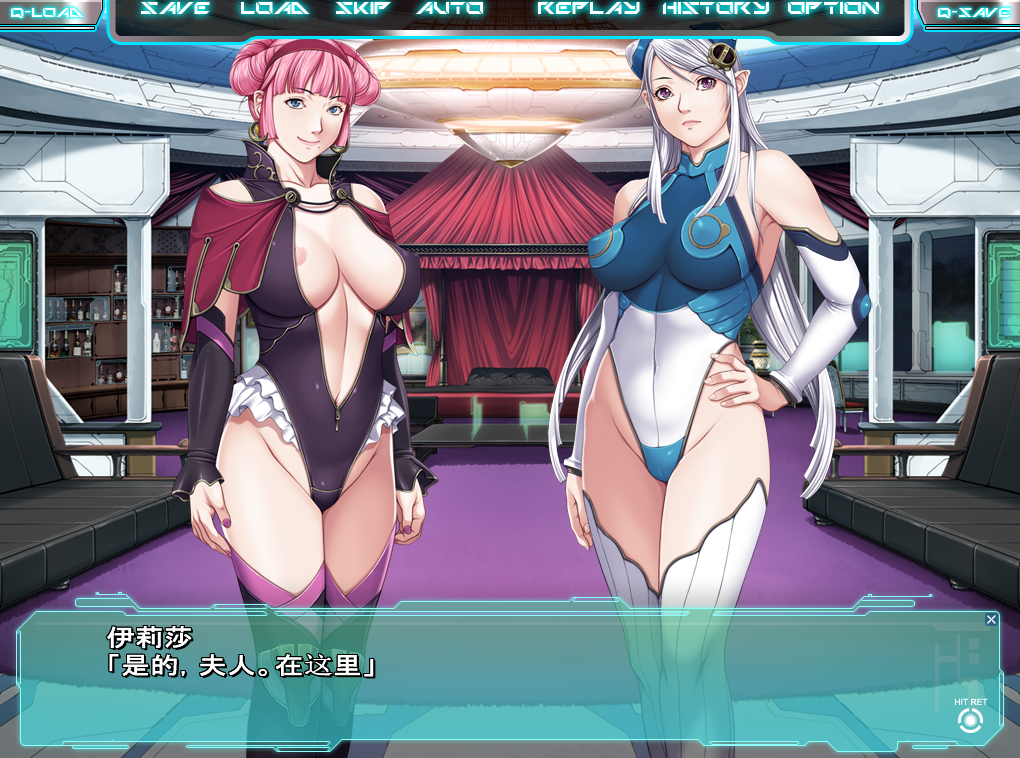Open the Option settings
The height and width of the screenshot is (758, 1020).
click(834, 9)
